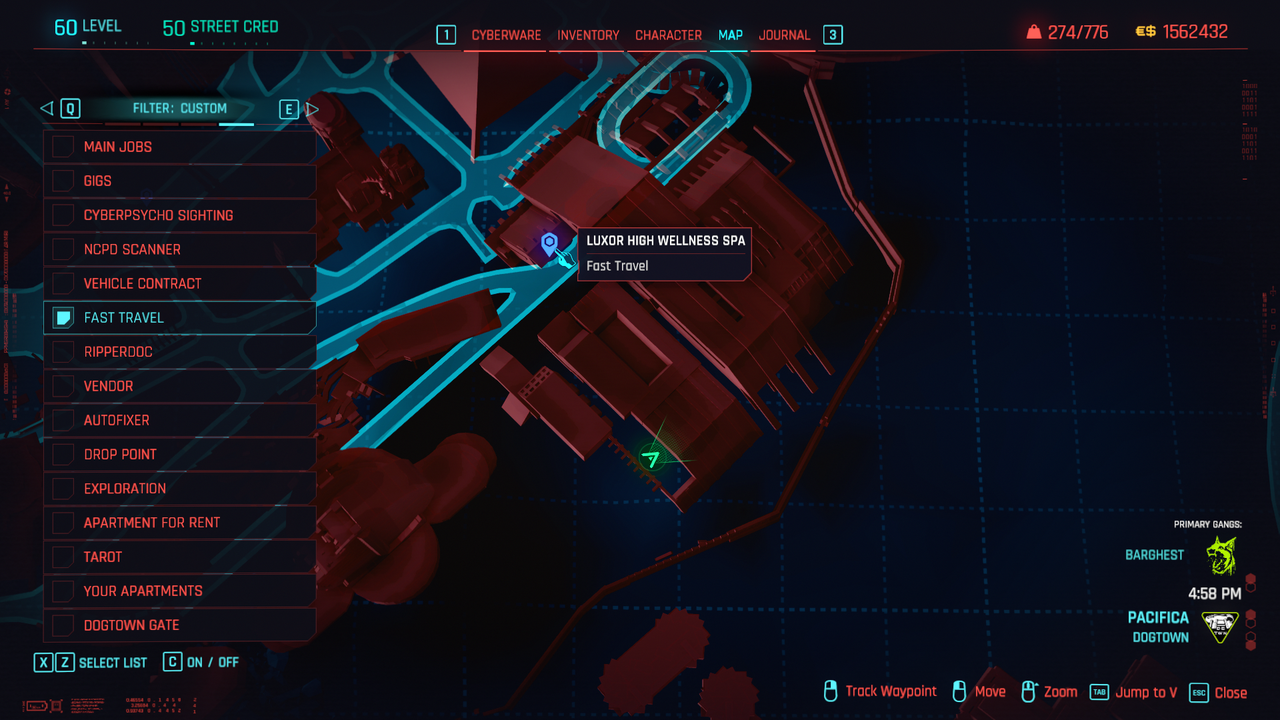Enable the Drop Point filter
This screenshot has height=720, width=1280.
[x=180, y=454]
